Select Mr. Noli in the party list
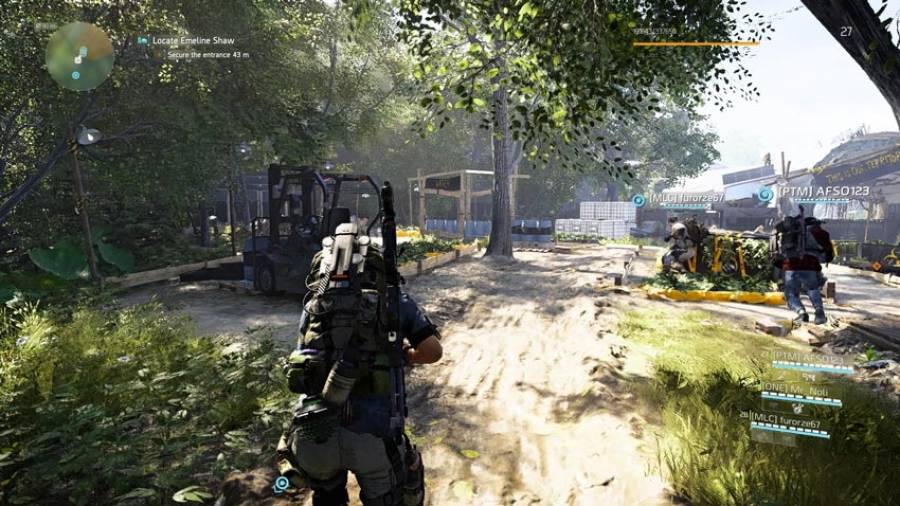Viewport: 900px width, 506px height. [801, 388]
